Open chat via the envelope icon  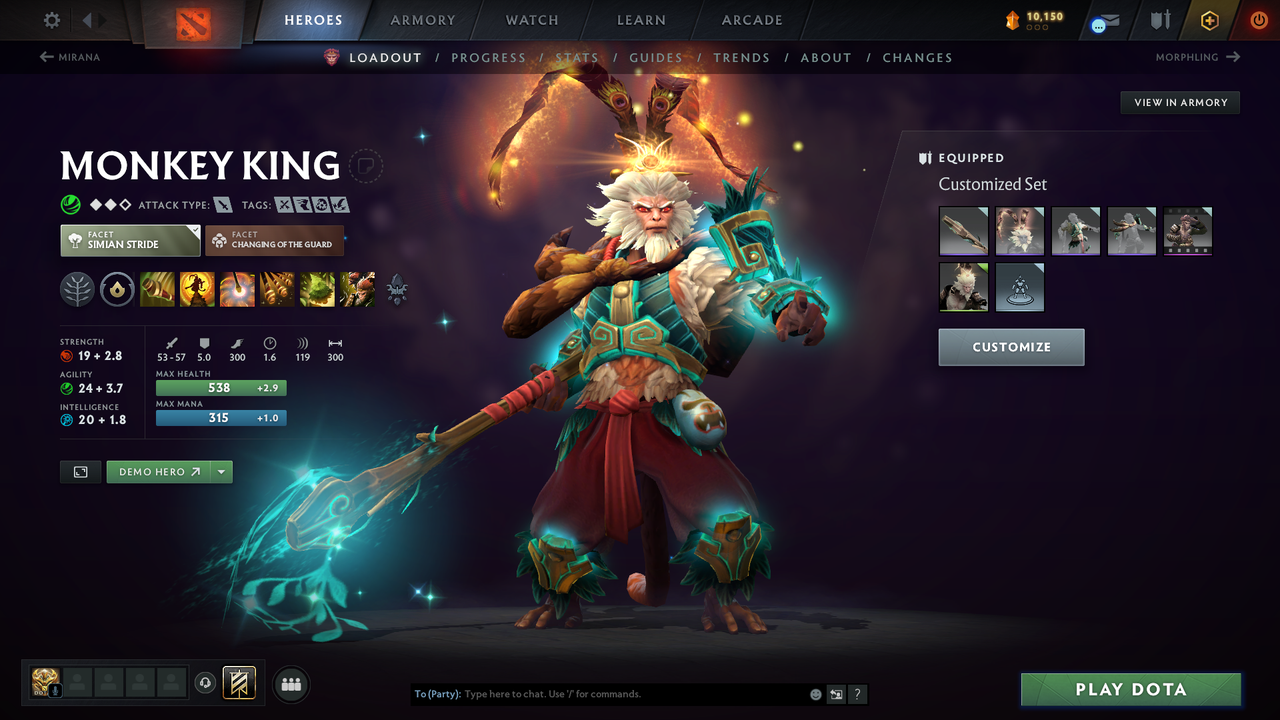pyautogui.click(x=1103, y=20)
